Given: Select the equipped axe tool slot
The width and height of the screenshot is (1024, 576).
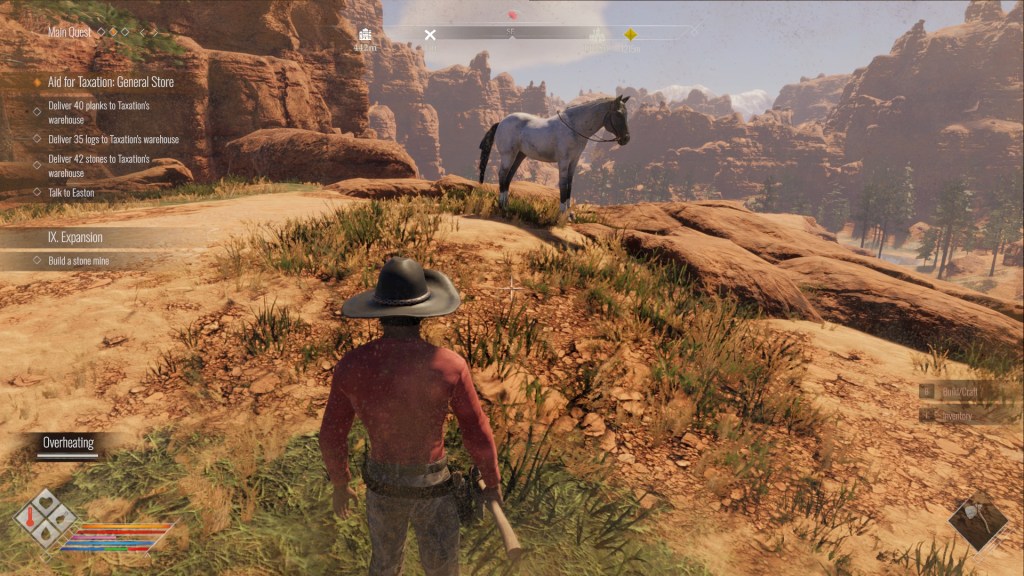Looking at the screenshot, I should coord(977,523).
